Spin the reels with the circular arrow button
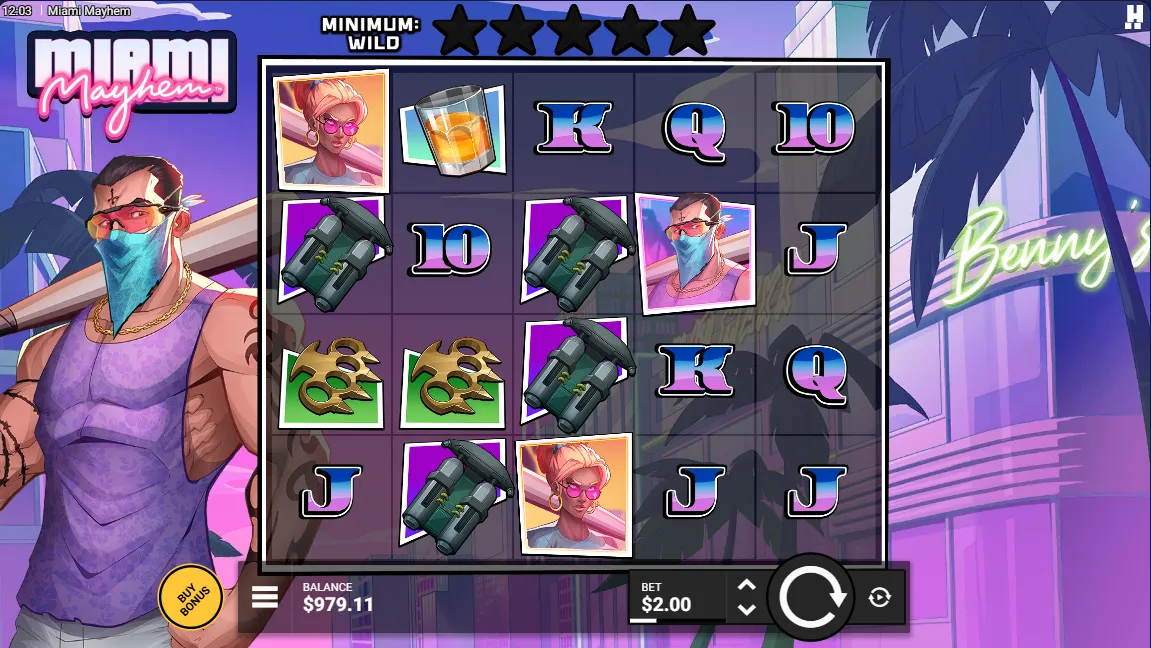The height and width of the screenshot is (648, 1151). click(811, 598)
